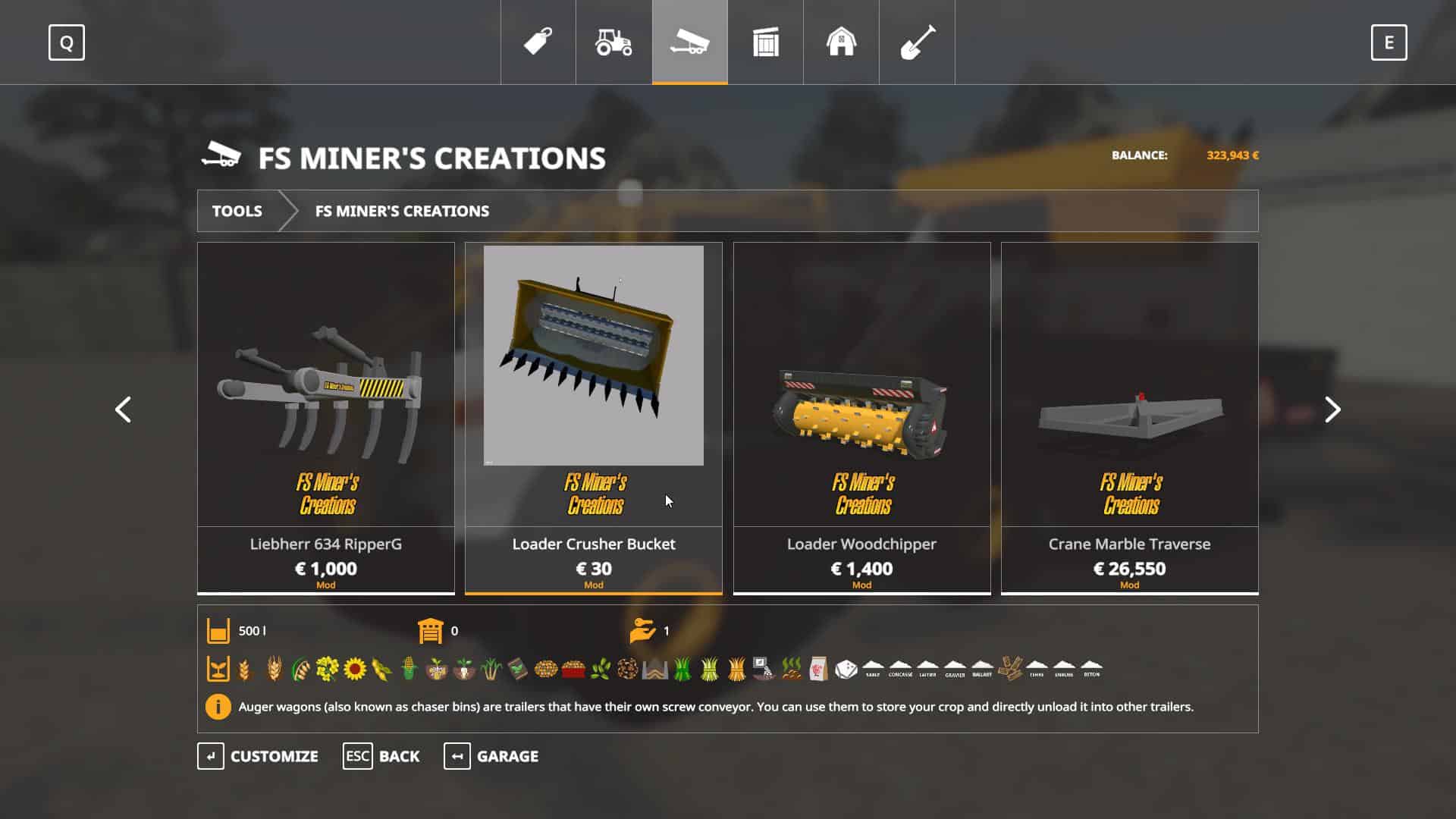Select the Loader Crusher Bucket thumbnail
The image size is (1456, 819).
pyautogui.click(x=594, y=356)
